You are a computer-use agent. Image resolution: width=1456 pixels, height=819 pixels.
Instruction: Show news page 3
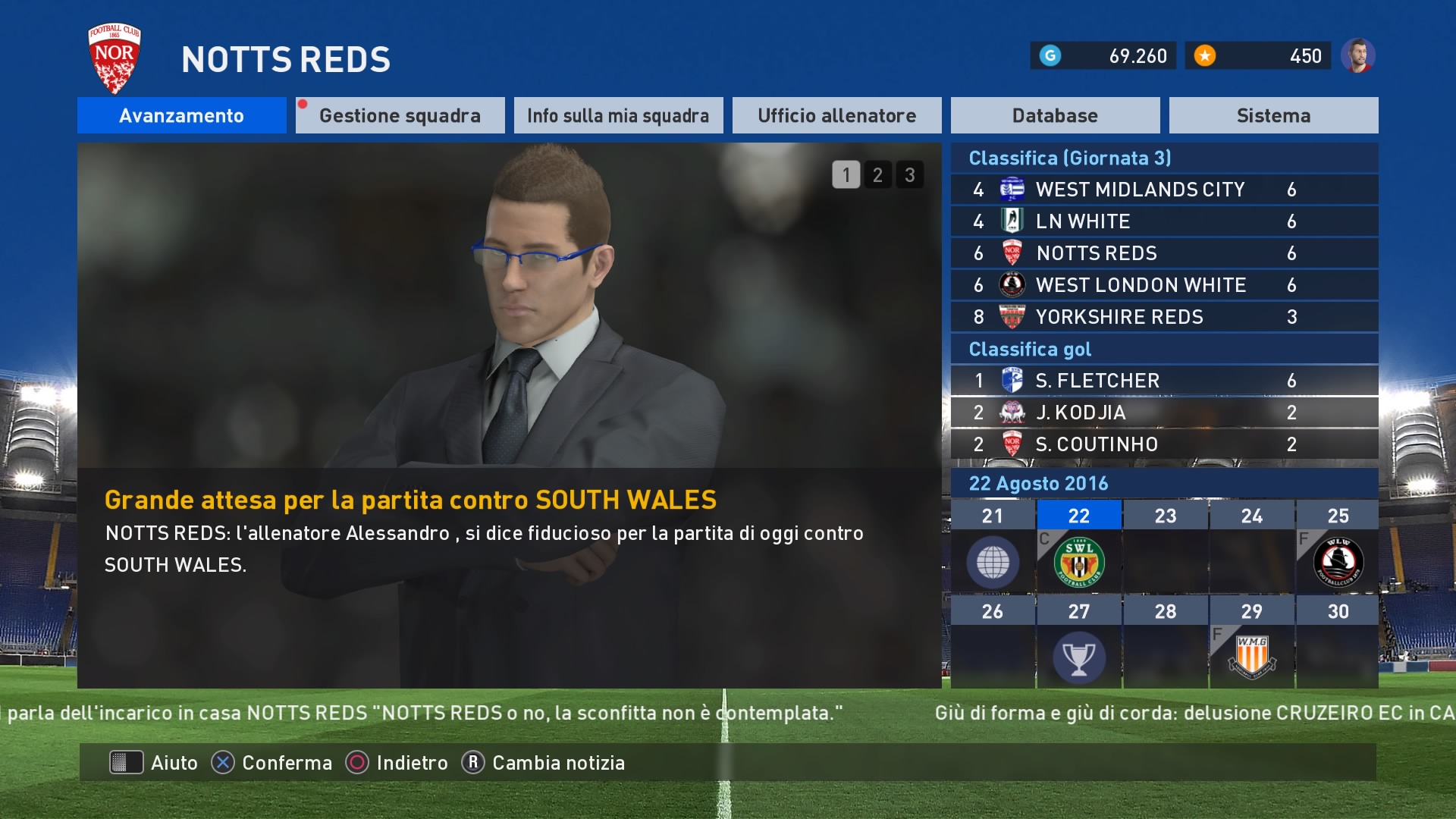(x=909, y=175)
